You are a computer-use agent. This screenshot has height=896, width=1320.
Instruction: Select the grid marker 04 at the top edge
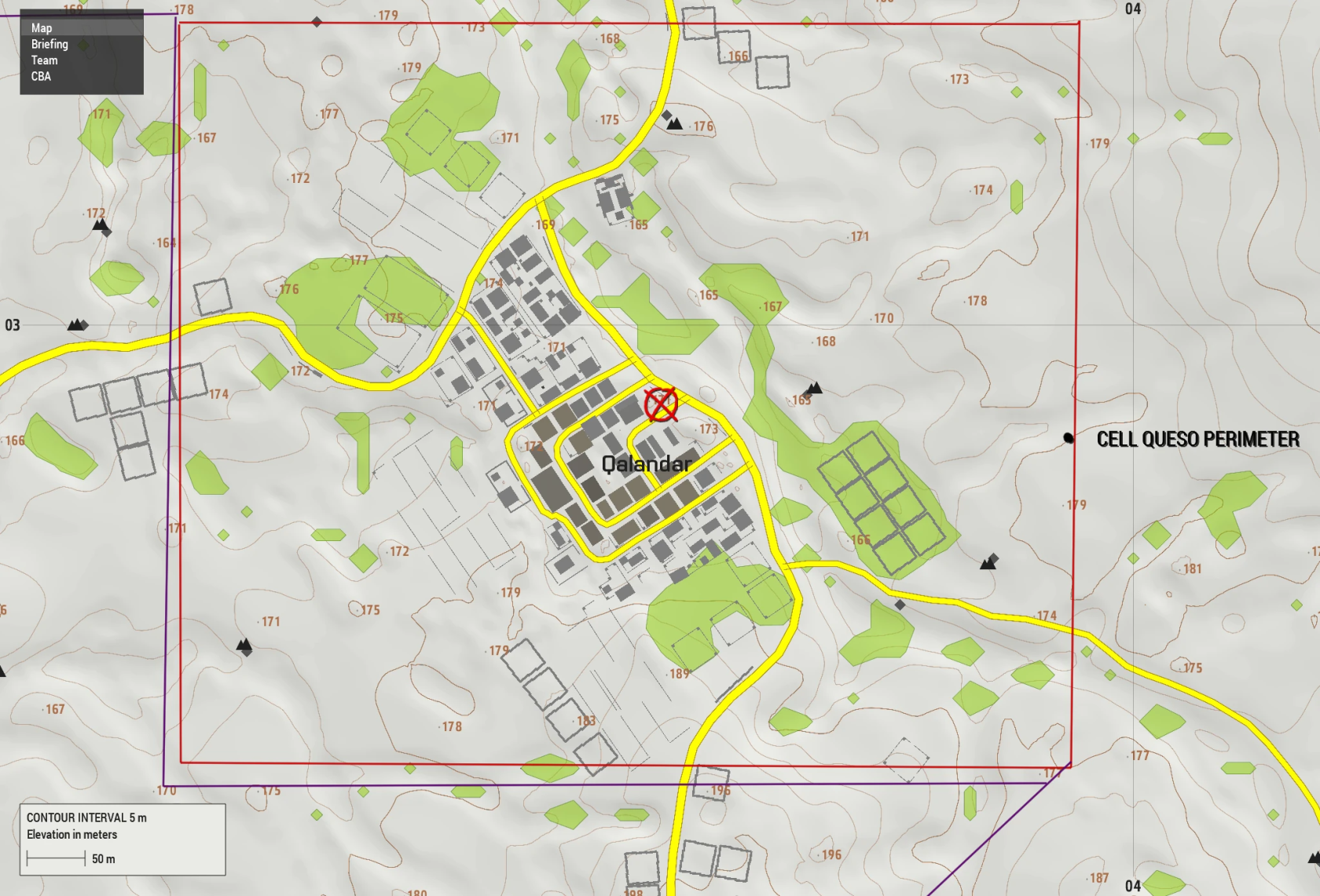[x=1132, y=9]
